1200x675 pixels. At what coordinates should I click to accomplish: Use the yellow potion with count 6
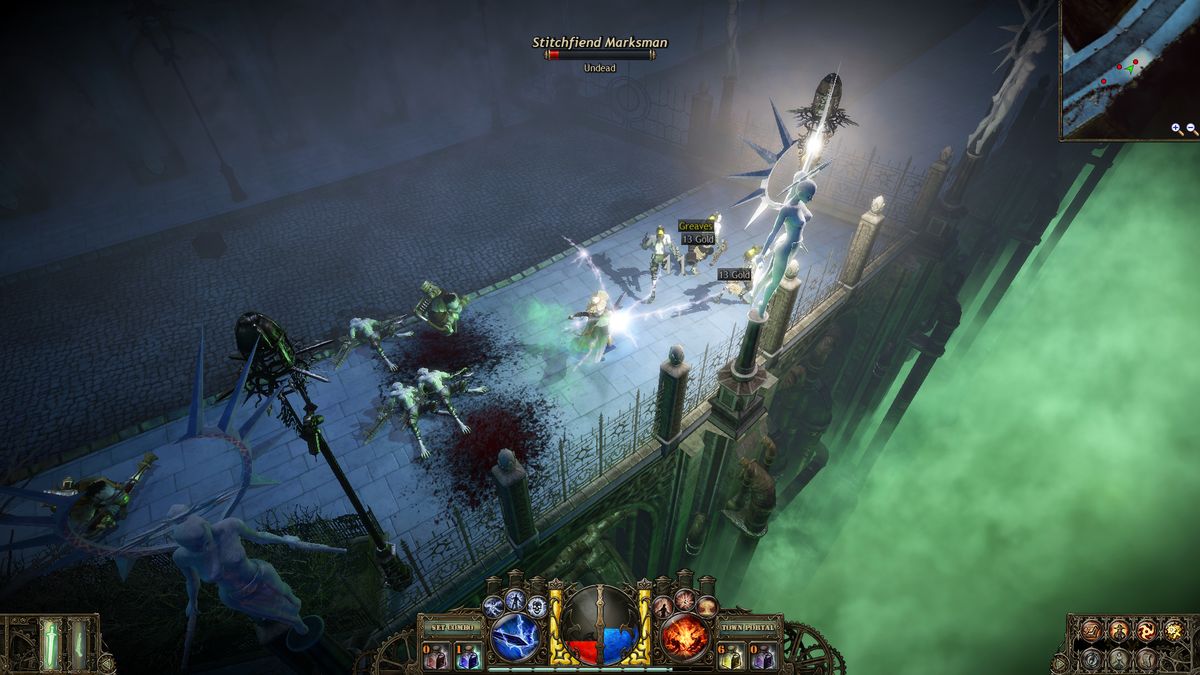[731, 656]
